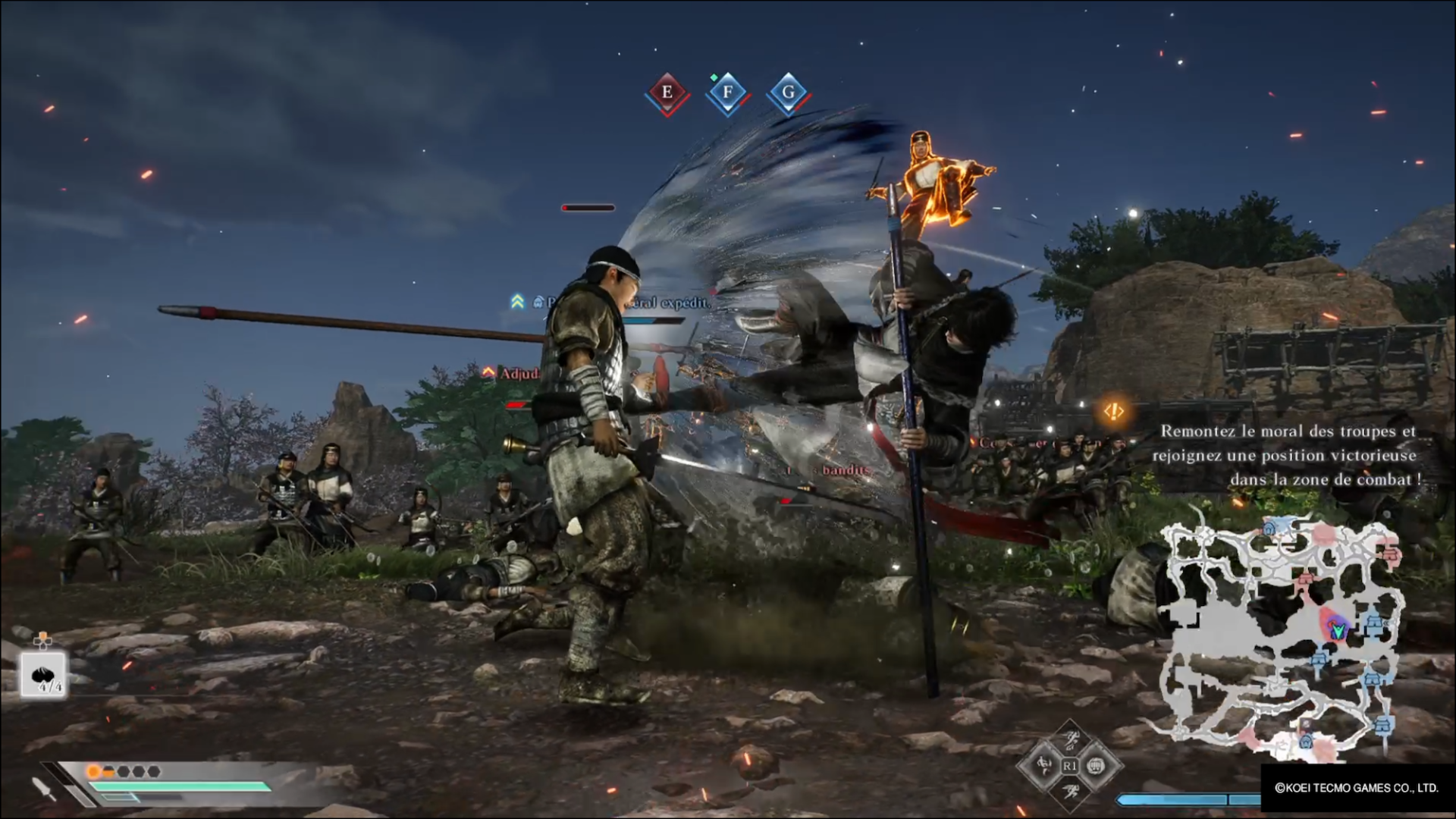Image resolution: width=1456 pixels, height=819 pixels.
Task: Activate the left kicking-figure battle art
Action: pos(1045,766)
